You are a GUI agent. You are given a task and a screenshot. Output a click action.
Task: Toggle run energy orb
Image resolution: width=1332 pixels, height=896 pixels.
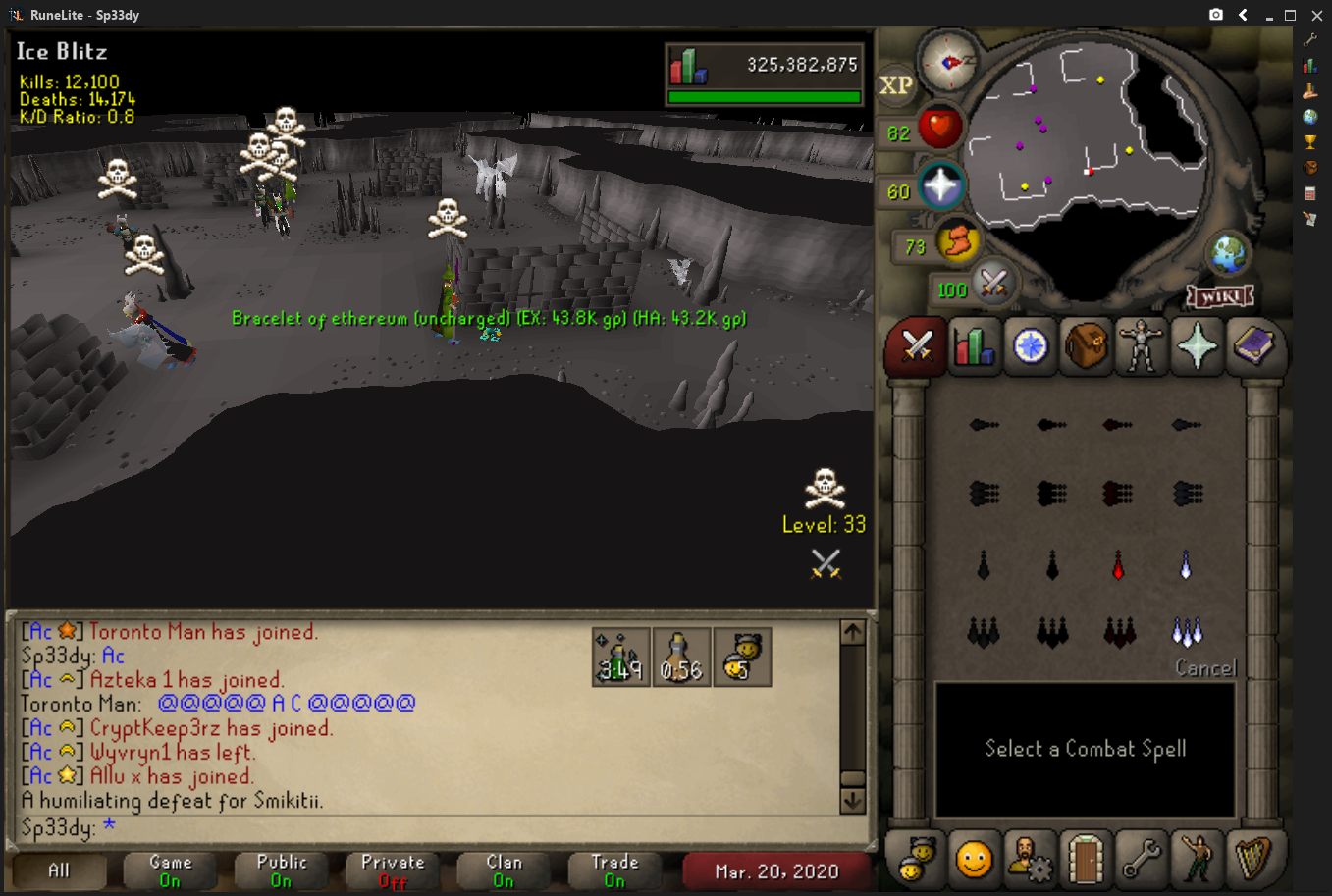[x=956, y=241]
